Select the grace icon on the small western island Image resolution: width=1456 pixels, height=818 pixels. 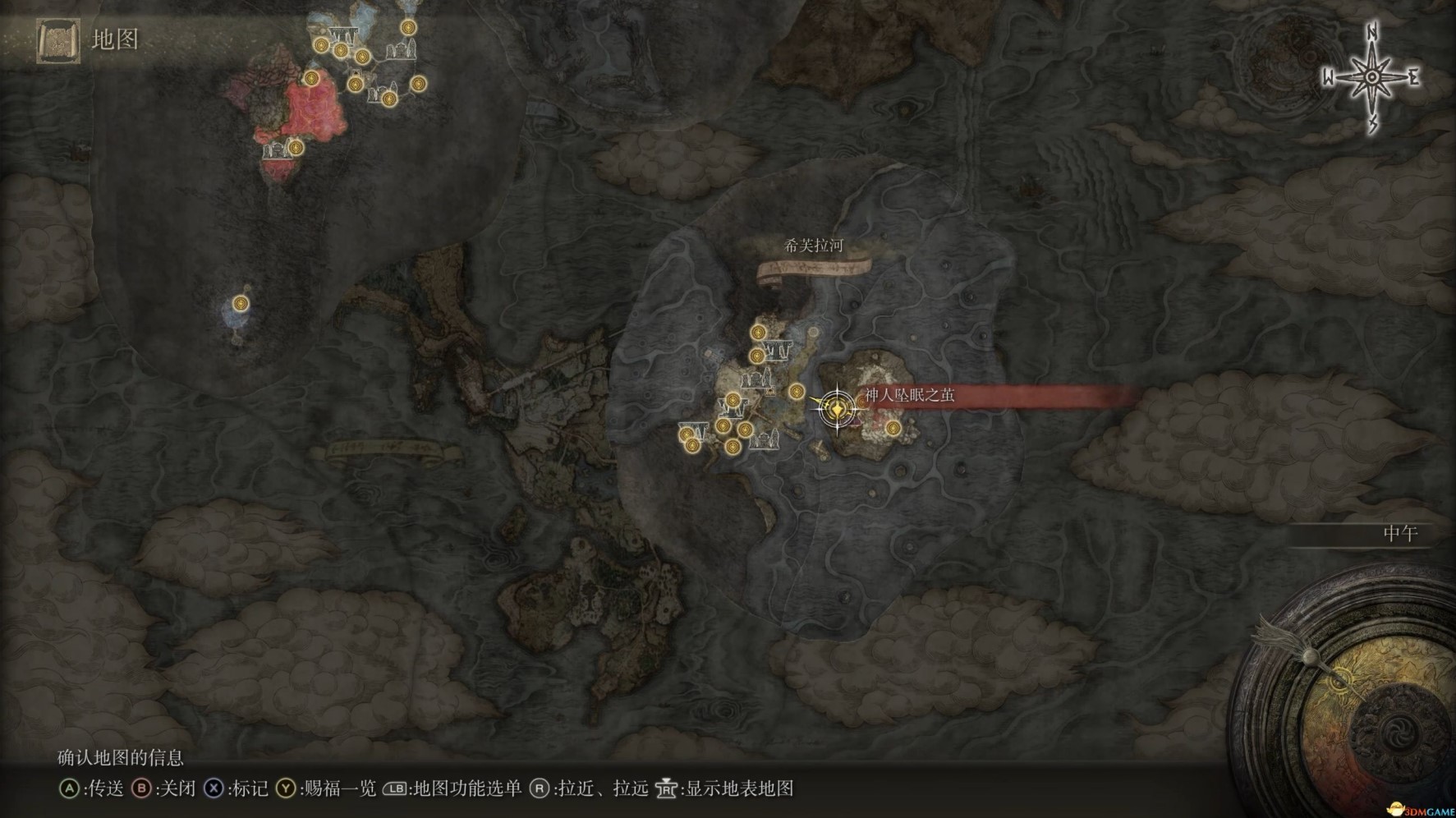(239, 304)
